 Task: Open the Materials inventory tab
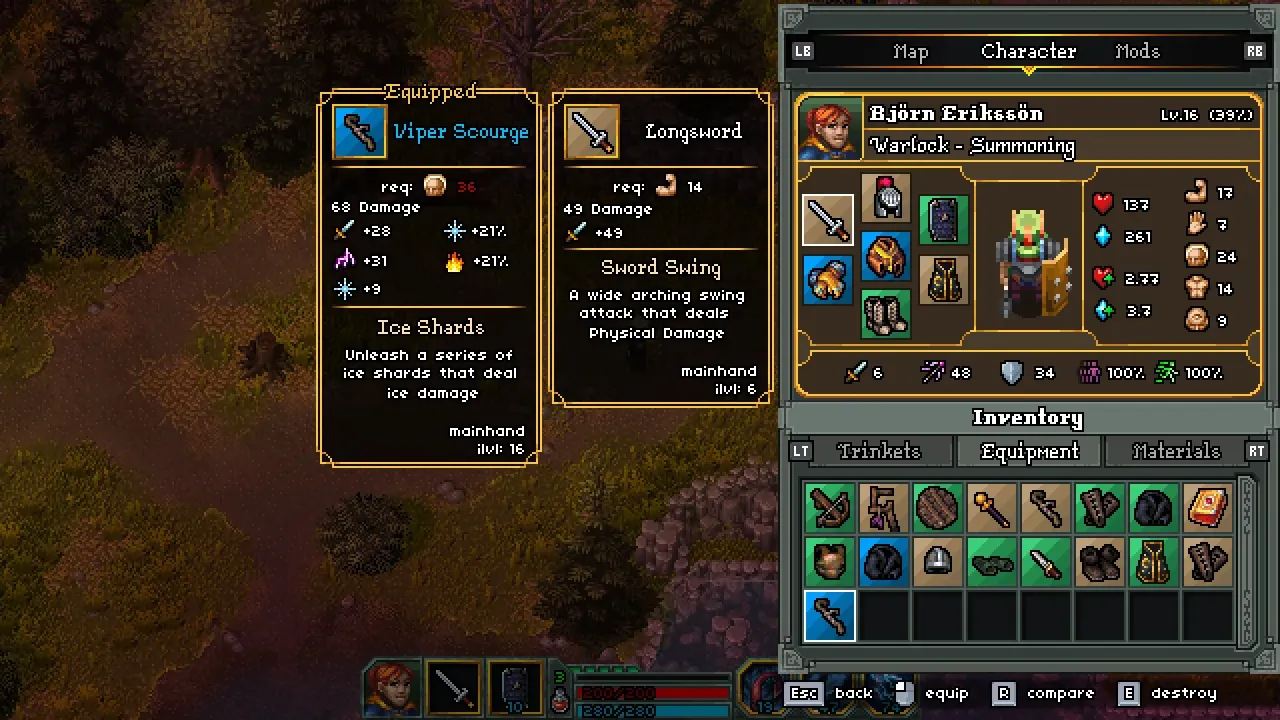coord(1177,451)
